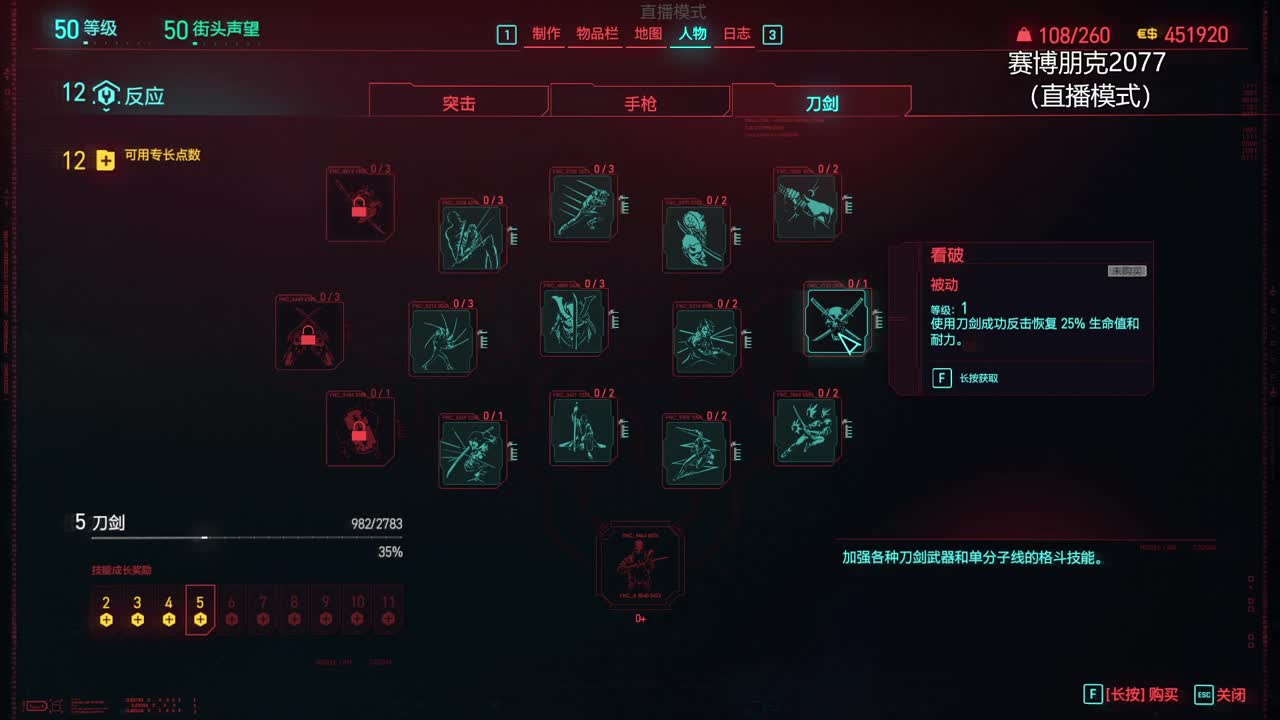1280x720 pixels.
Task: Click the 反应 attribute shield icon
Action: (107, 94)
